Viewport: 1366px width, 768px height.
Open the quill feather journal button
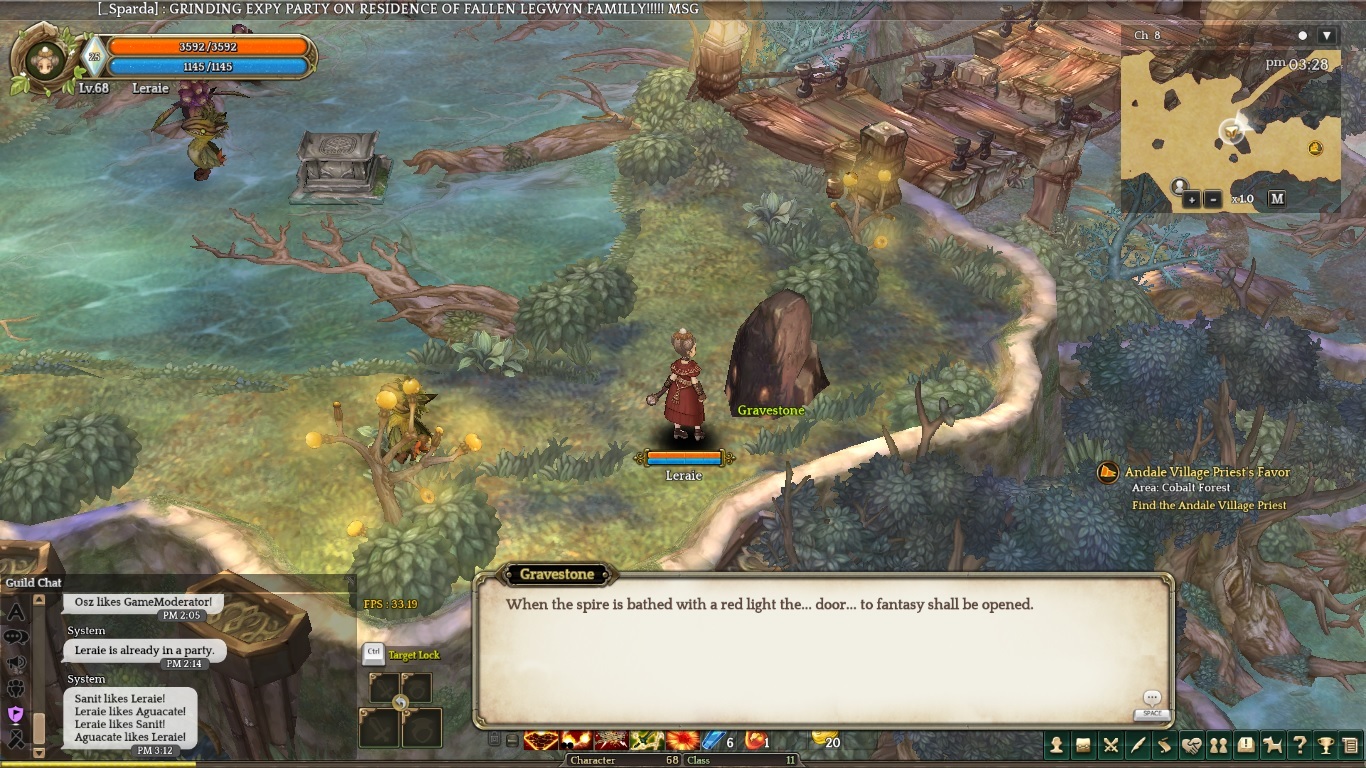pyautogui.click(x=1137, y=745)
